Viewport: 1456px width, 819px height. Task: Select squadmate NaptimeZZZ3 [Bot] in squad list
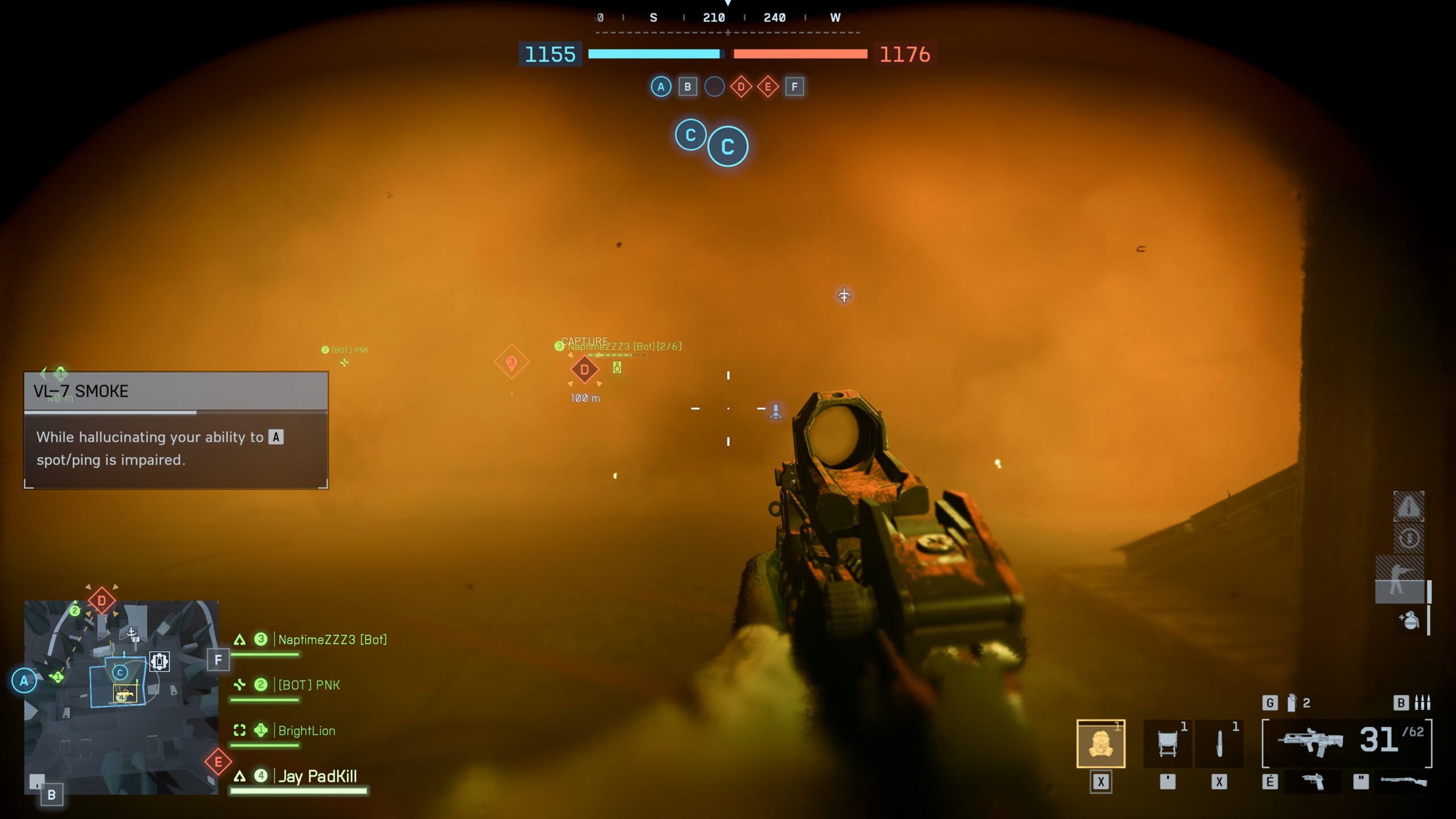[x=332, y=640]
